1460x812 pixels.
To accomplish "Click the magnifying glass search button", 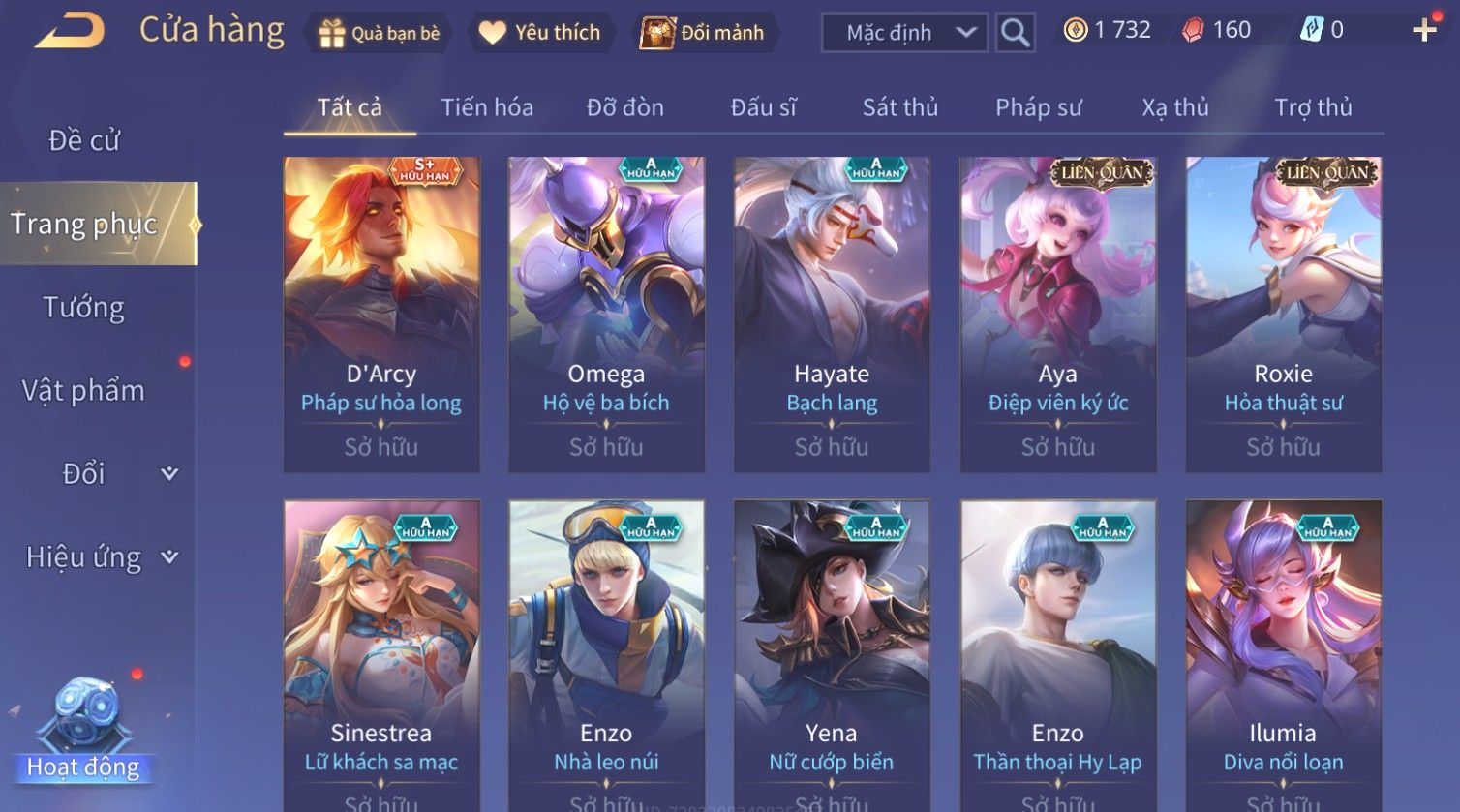I will tap(1015, 33).
